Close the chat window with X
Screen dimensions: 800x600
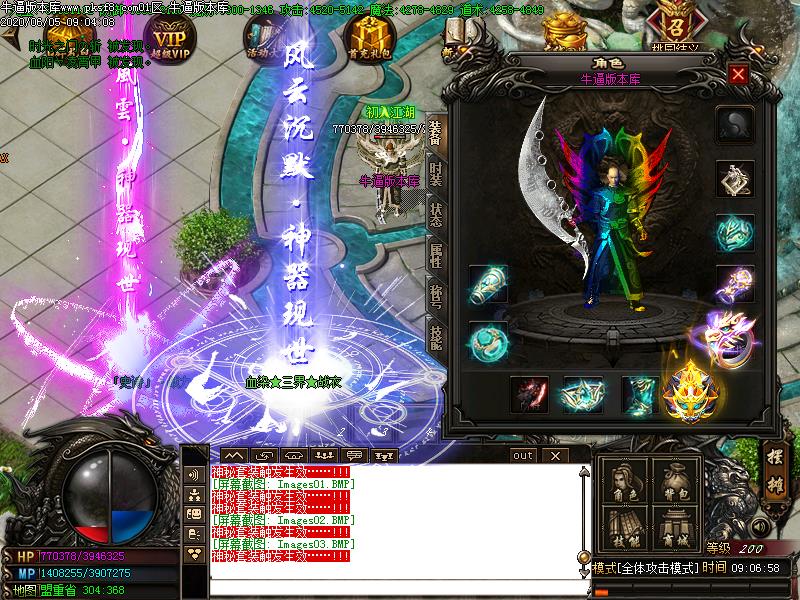click(x=554, y=455)
